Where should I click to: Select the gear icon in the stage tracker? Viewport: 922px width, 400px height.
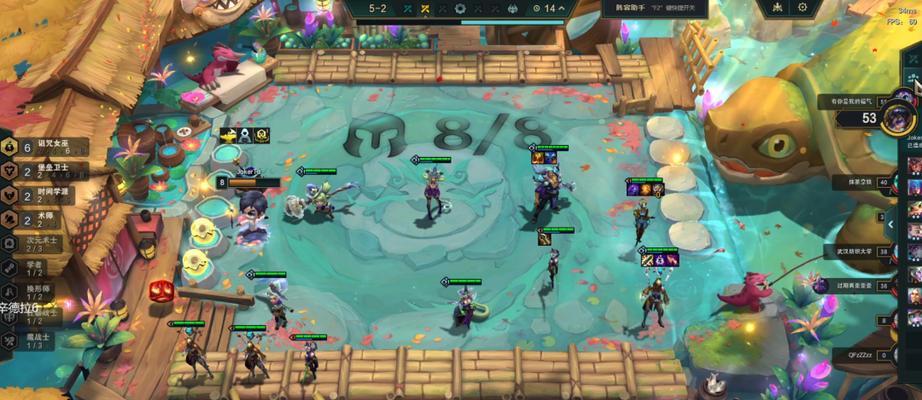point(460,9)
